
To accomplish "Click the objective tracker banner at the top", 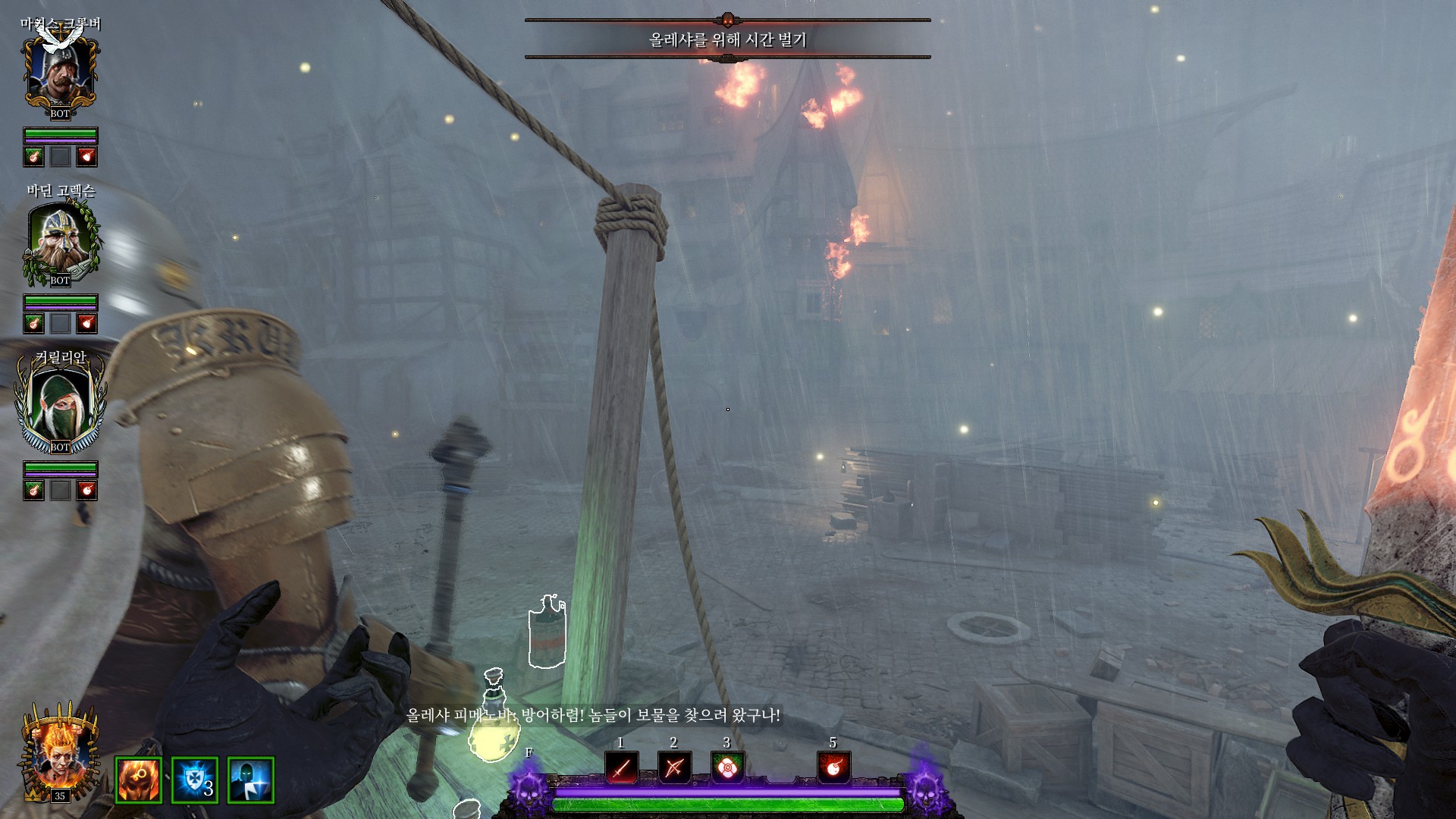I will coord(727,39).
